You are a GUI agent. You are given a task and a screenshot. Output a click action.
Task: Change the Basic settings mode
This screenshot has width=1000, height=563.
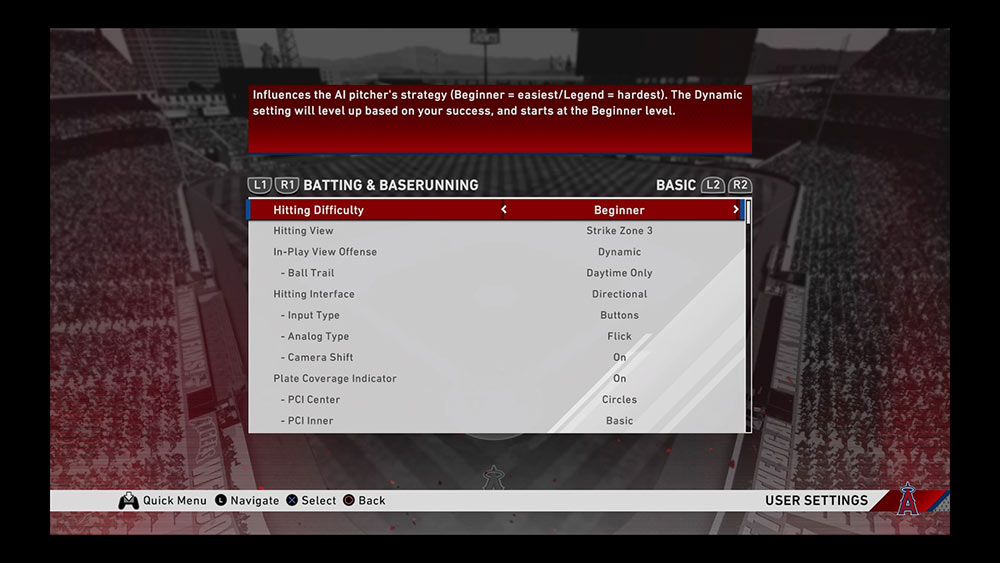pos(676,185)
